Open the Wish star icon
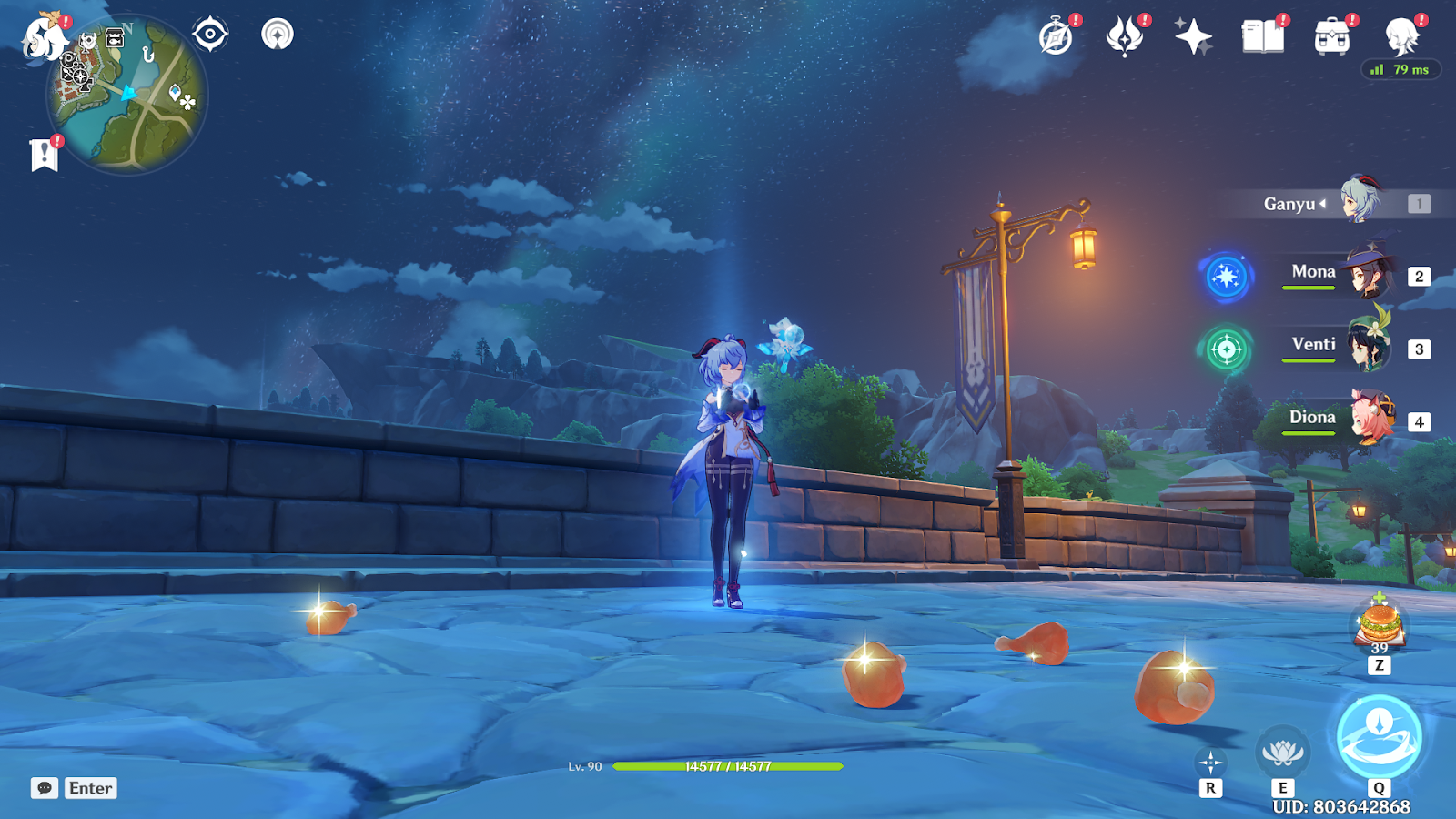This screenshot has width=1456, height=819. pyautogui.click(x=1193, y=37)
